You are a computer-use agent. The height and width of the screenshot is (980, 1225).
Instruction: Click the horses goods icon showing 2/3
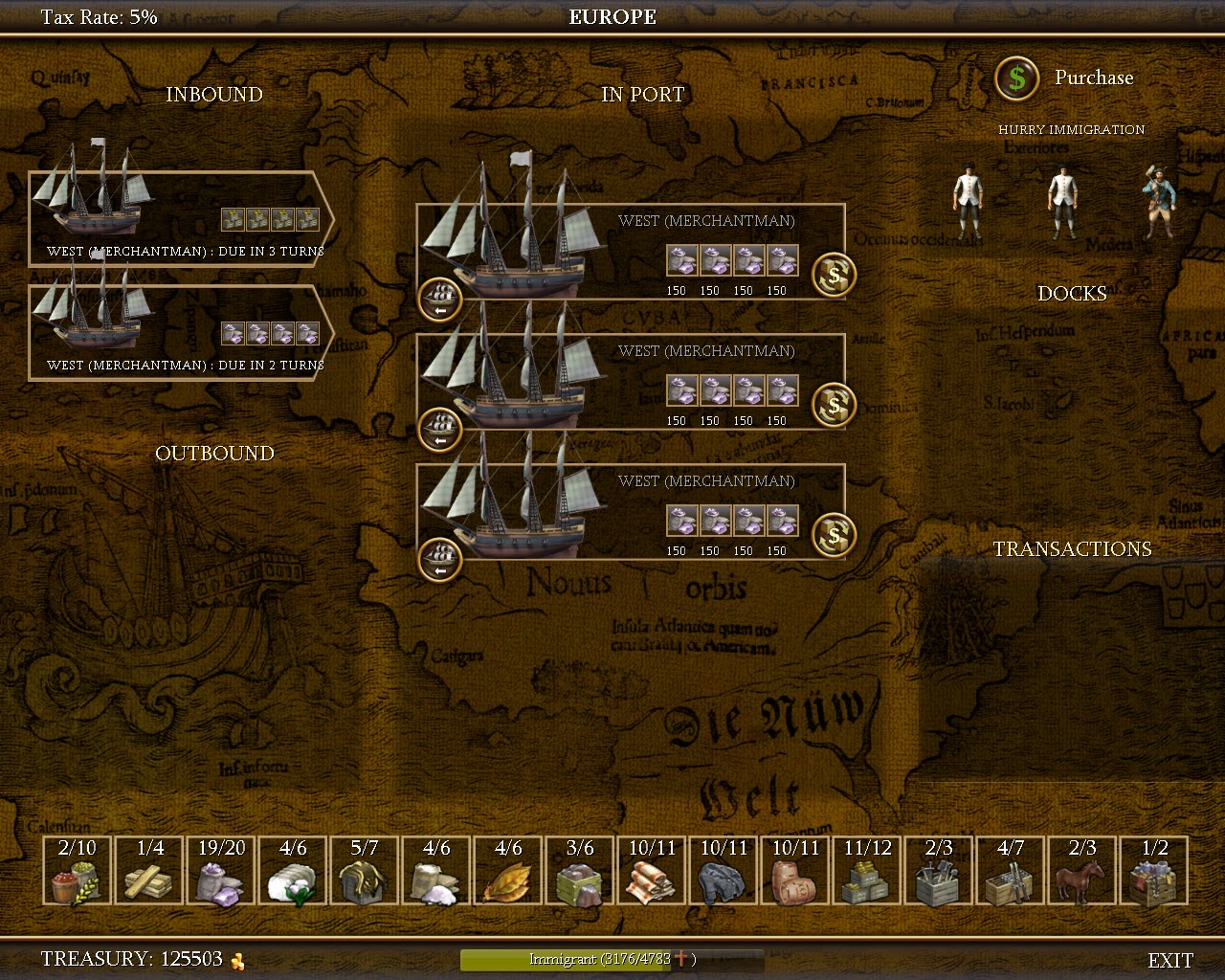coord(1081,871)
